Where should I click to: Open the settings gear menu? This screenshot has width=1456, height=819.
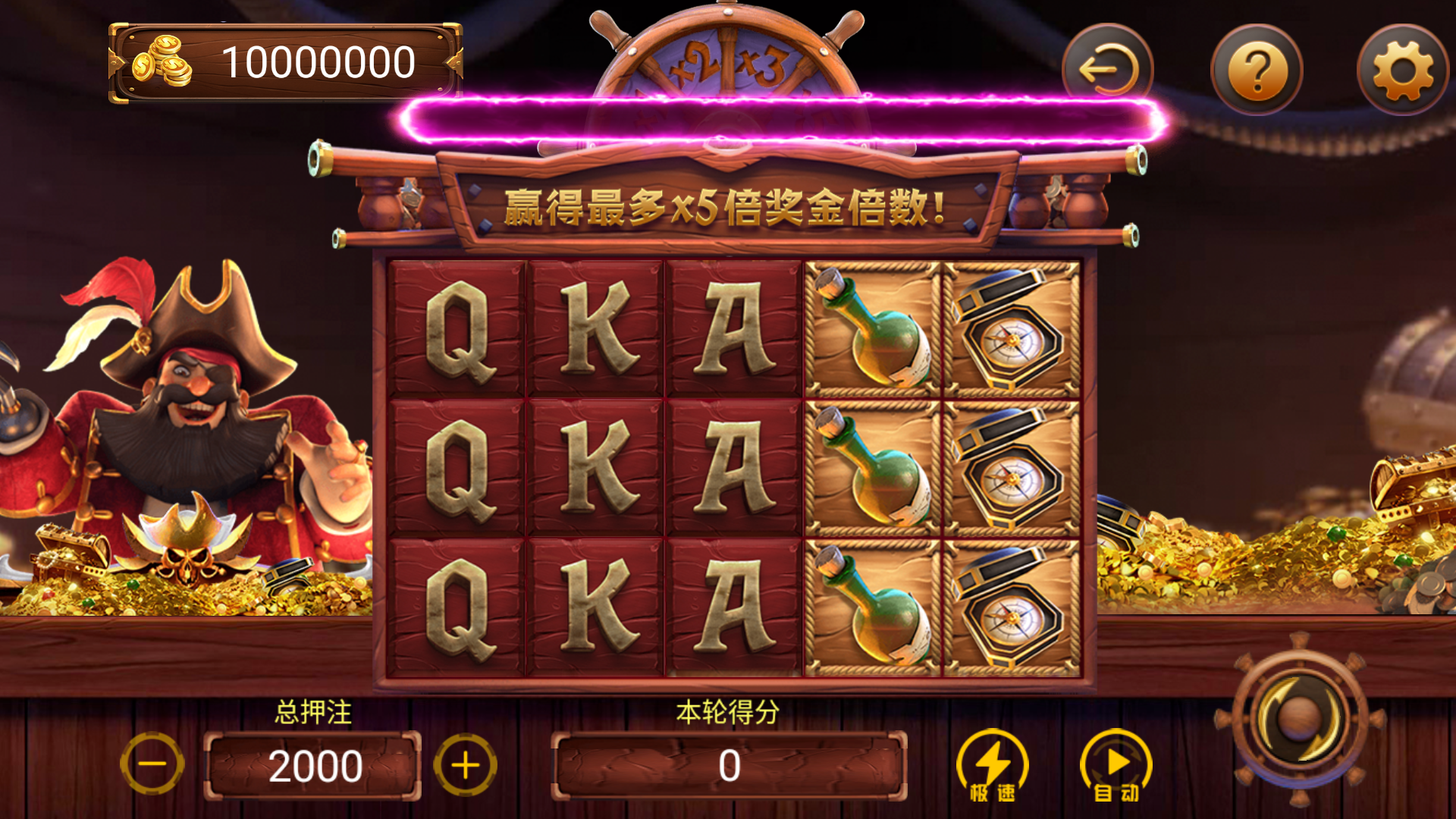[x=1402, y=69]
